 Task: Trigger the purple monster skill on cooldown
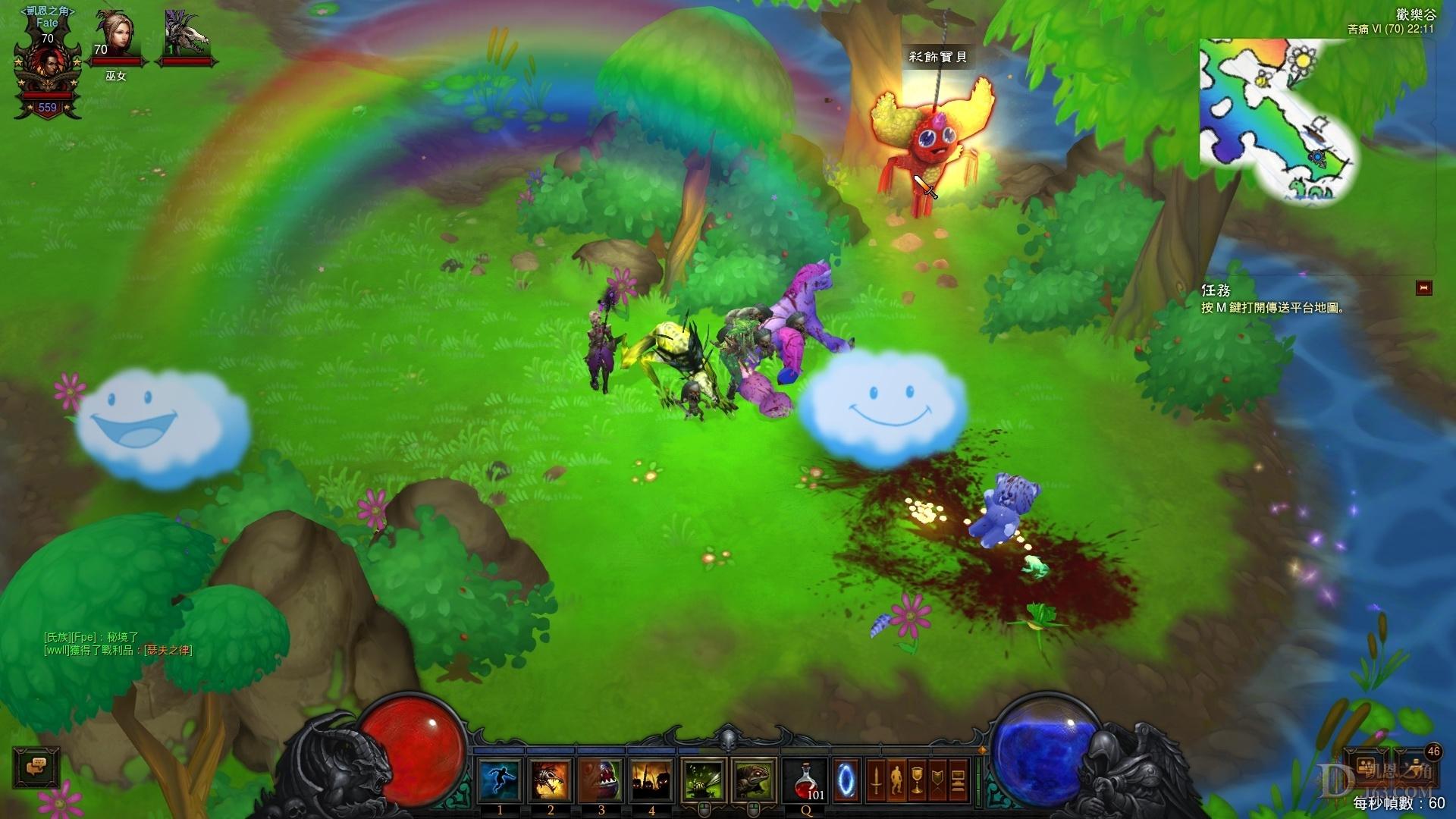pyautogui.click(x=601, y=780)
